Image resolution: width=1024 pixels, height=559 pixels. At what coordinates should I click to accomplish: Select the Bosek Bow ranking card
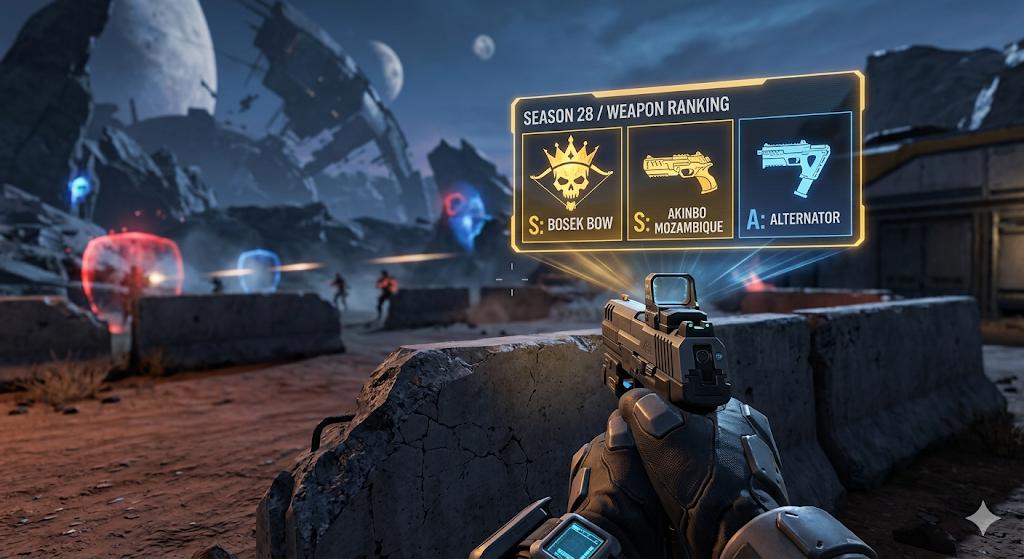click(x=571, y=183)
